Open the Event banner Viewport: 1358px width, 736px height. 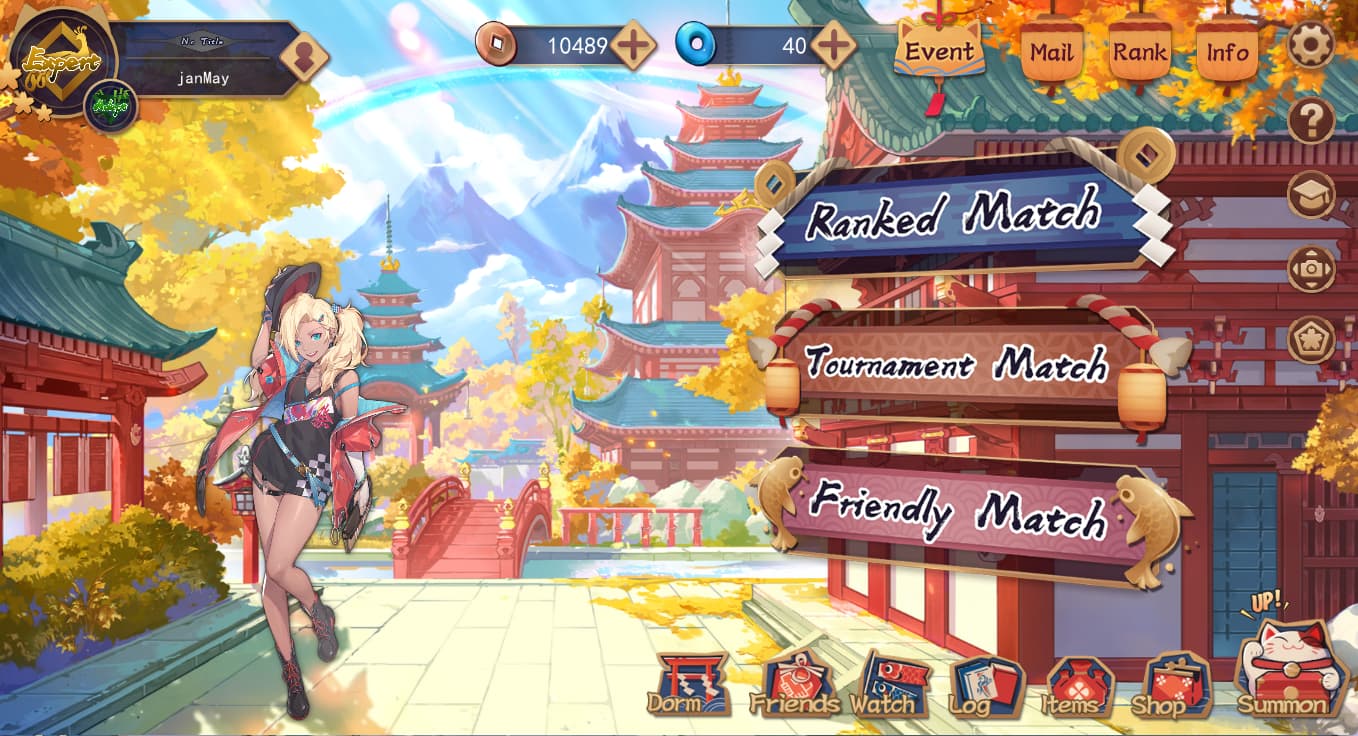[x=939, y=51]
